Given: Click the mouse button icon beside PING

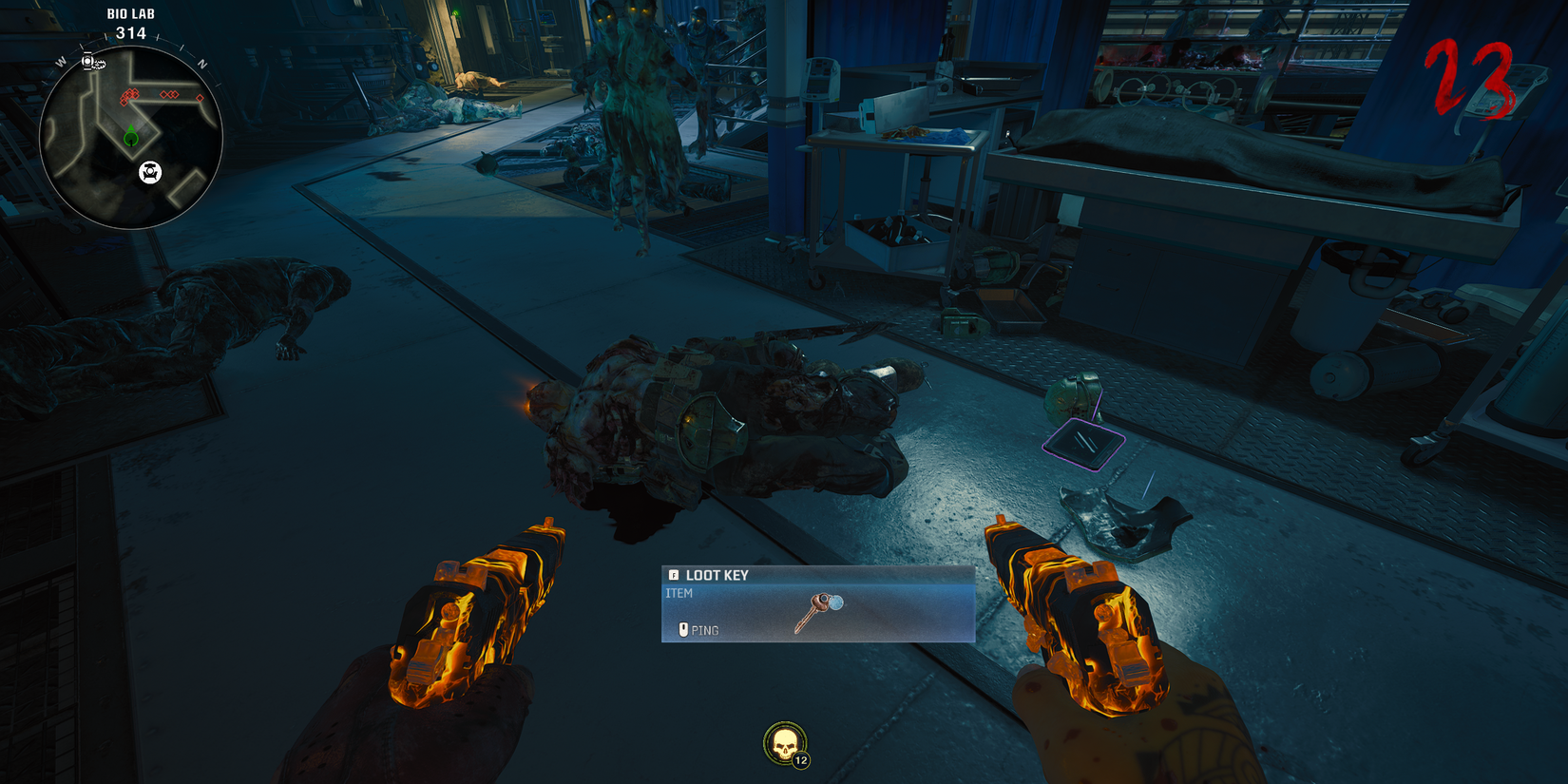Looking at the screenshot, I should (684, 628).
